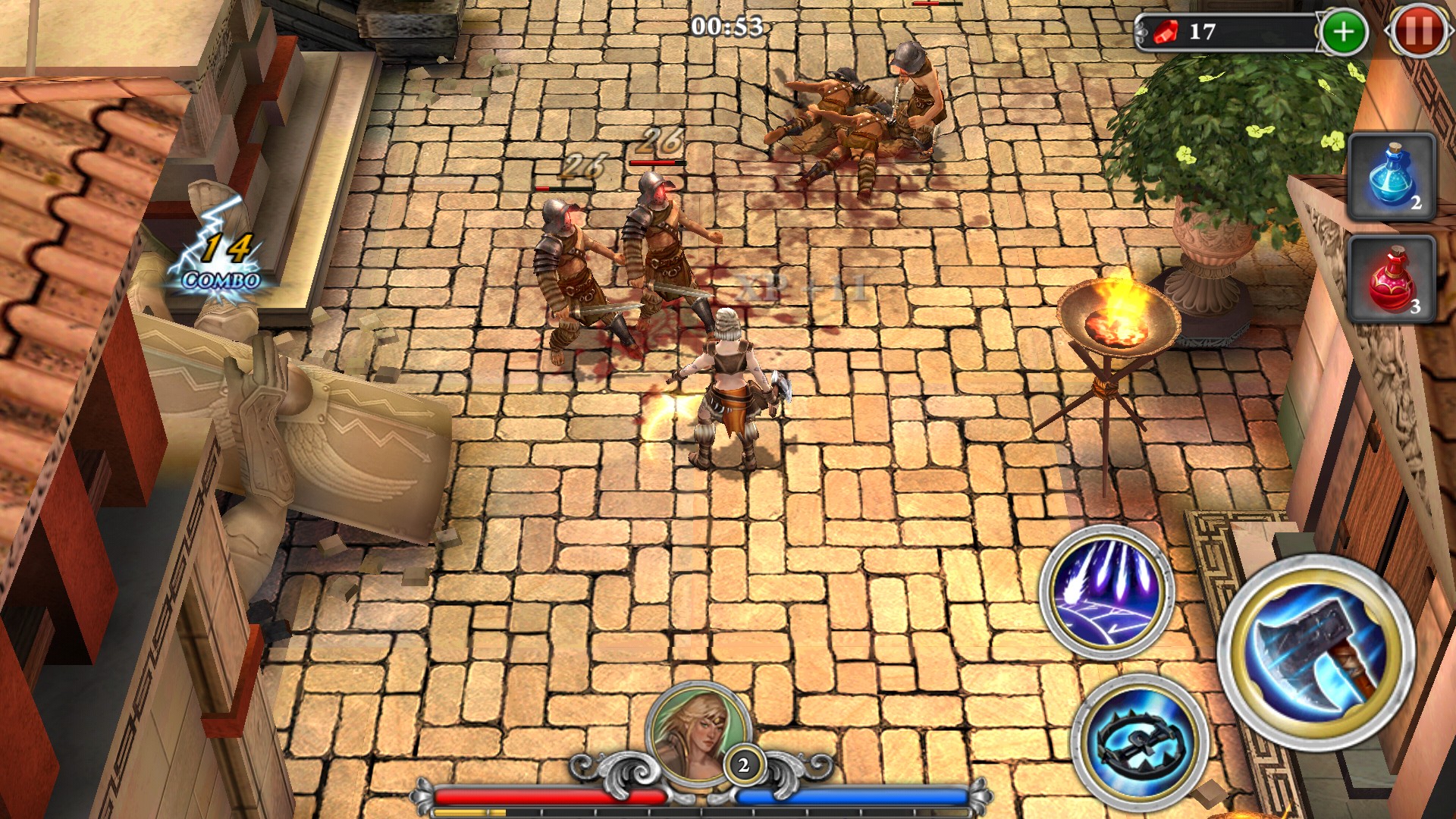Add more gems with the green plus
The height and width of the screenshot is (819, 1456).
click(1343, 32)
